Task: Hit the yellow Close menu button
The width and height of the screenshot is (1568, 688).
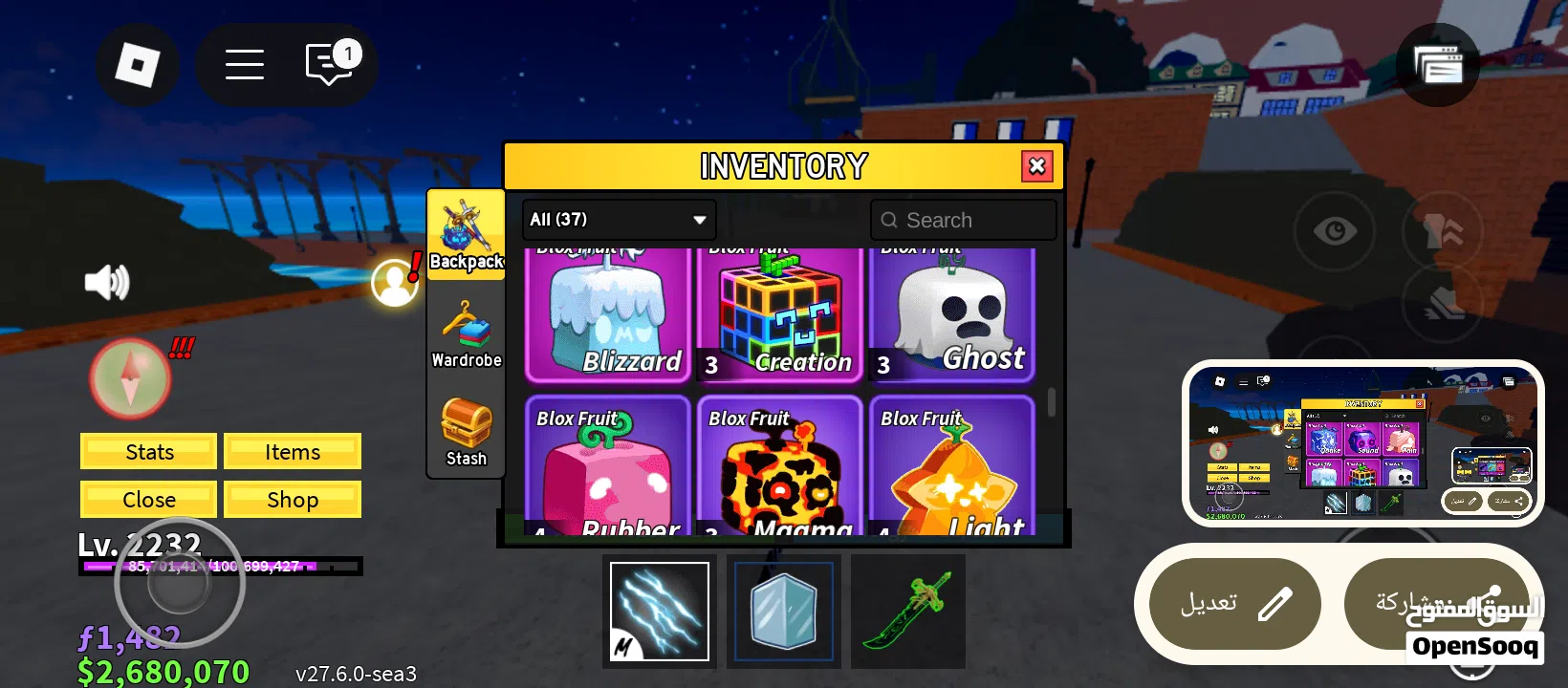Action: tap(149, 500)
